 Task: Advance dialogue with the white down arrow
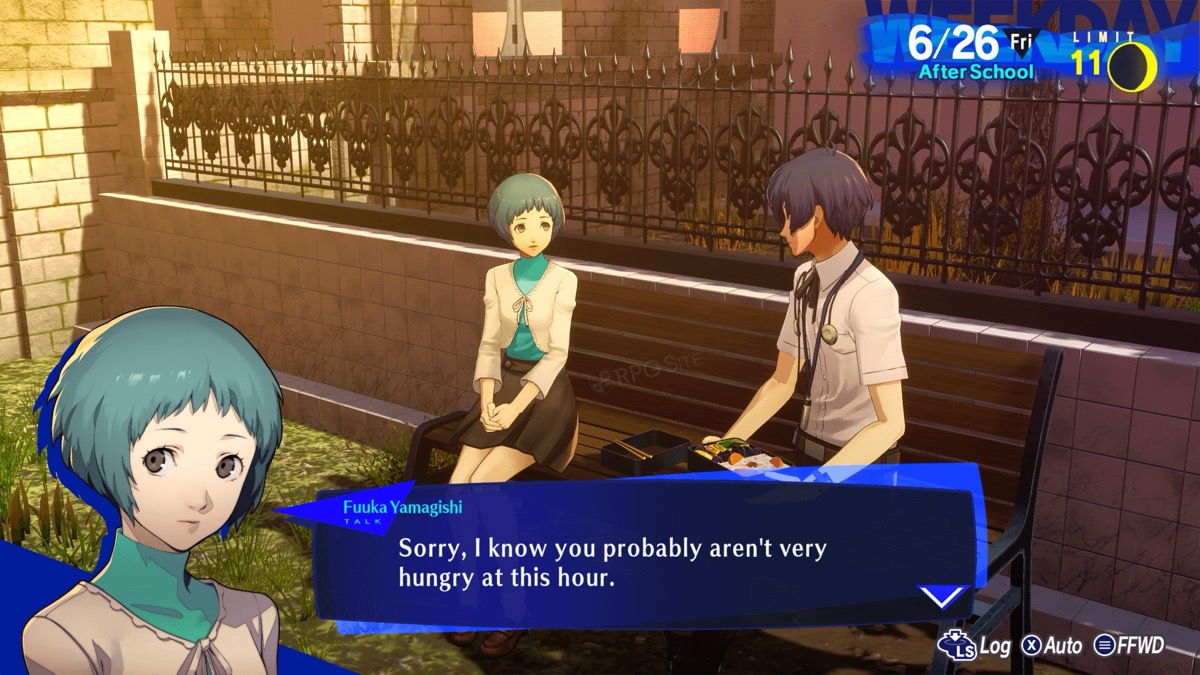click(x=942, y=598)
